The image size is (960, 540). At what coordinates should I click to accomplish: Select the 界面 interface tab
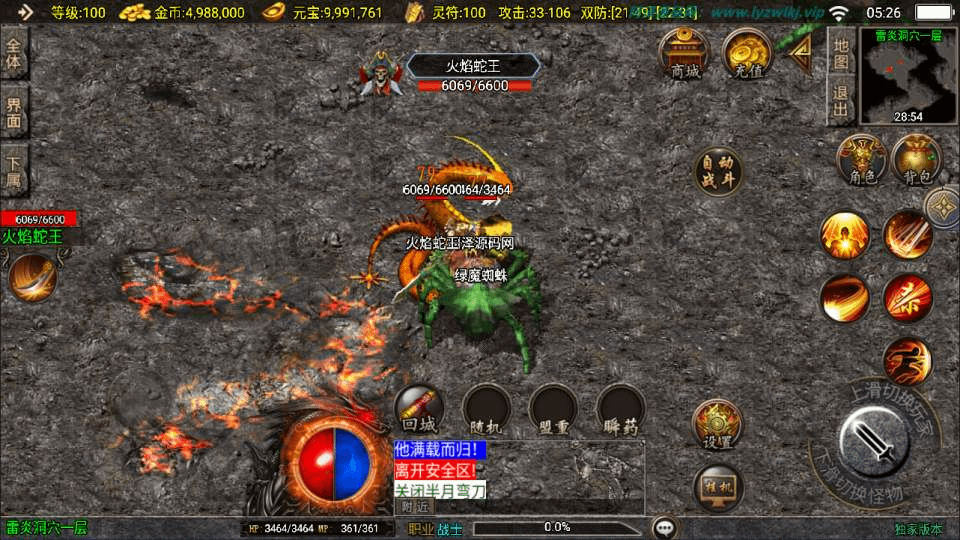pos(14,111)
